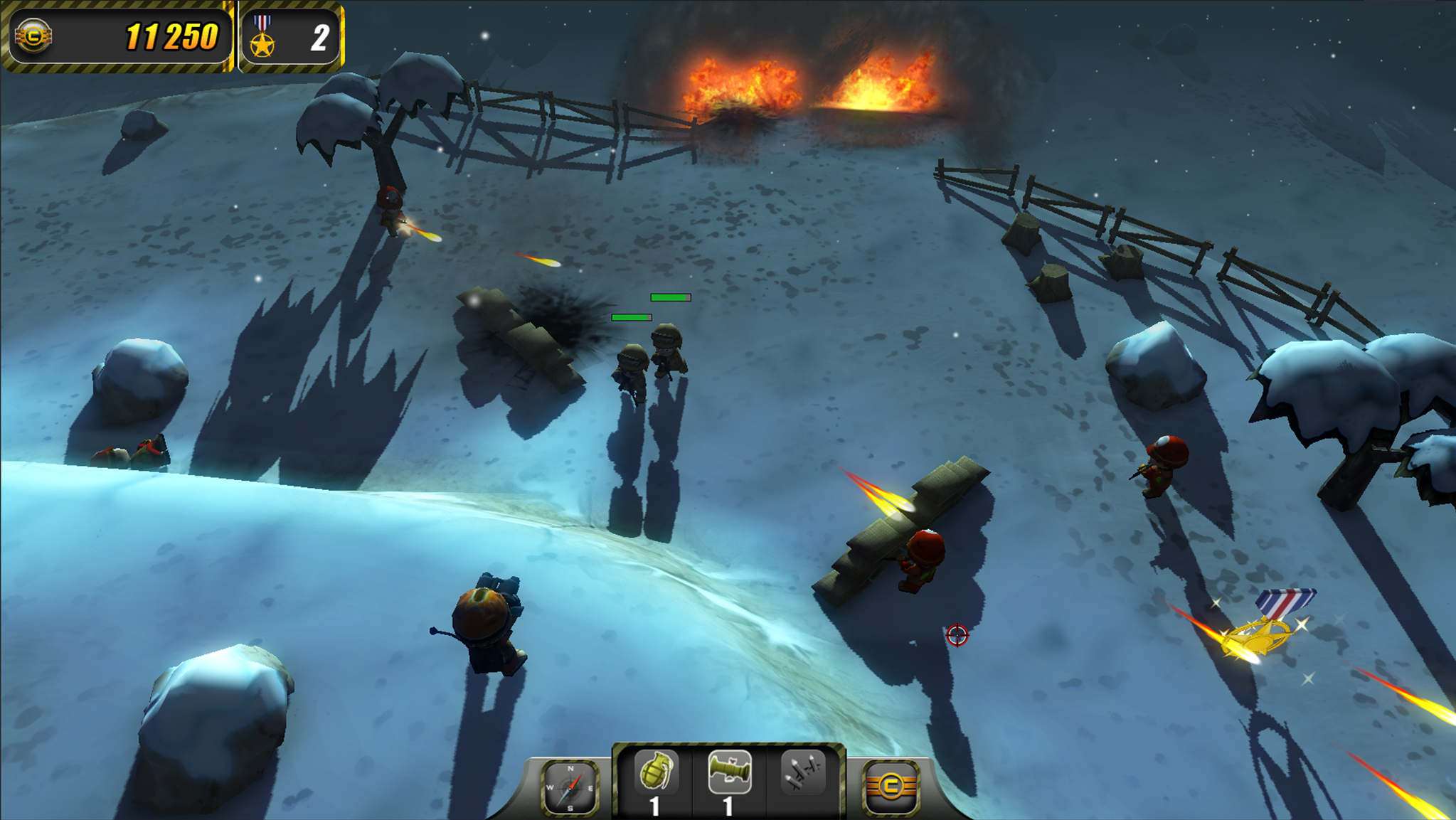
Task: Call the air strike missiles
Action: (x=804, y=773)
